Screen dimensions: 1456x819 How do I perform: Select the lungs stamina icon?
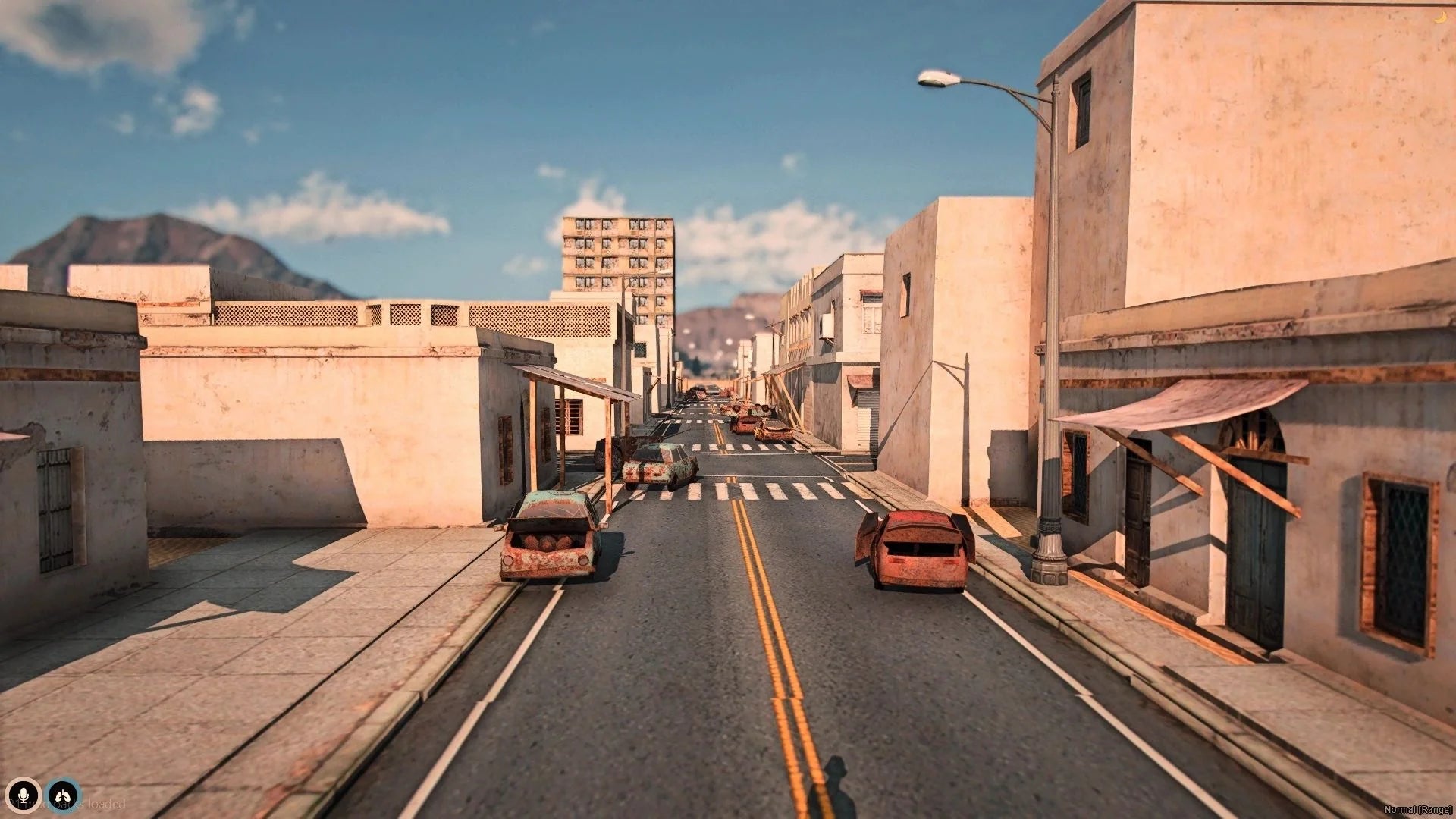coord(64,795)
